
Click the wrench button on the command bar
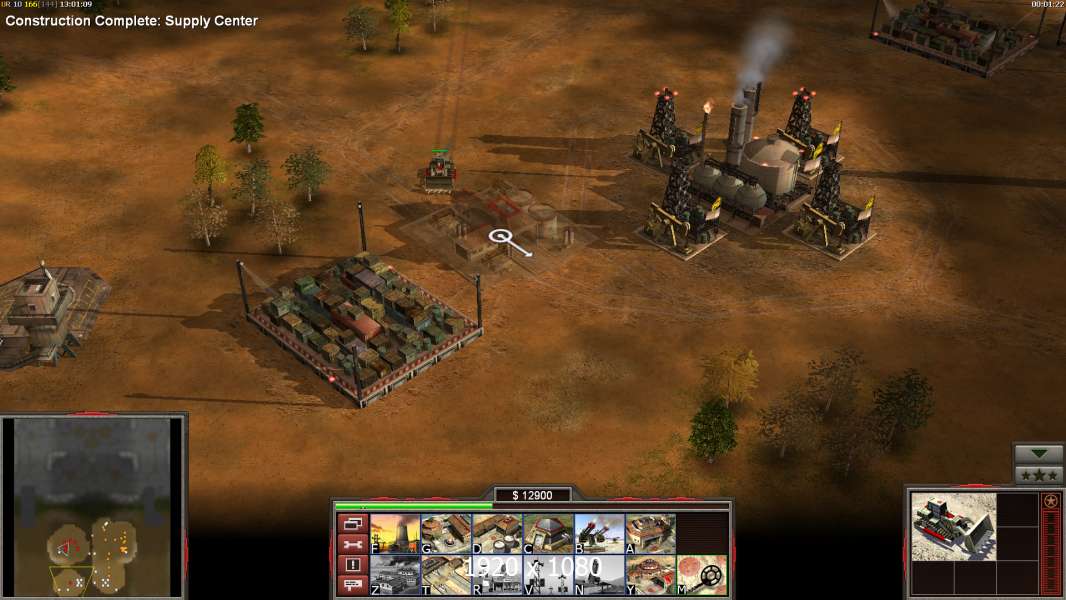click(x=352, y=545)
